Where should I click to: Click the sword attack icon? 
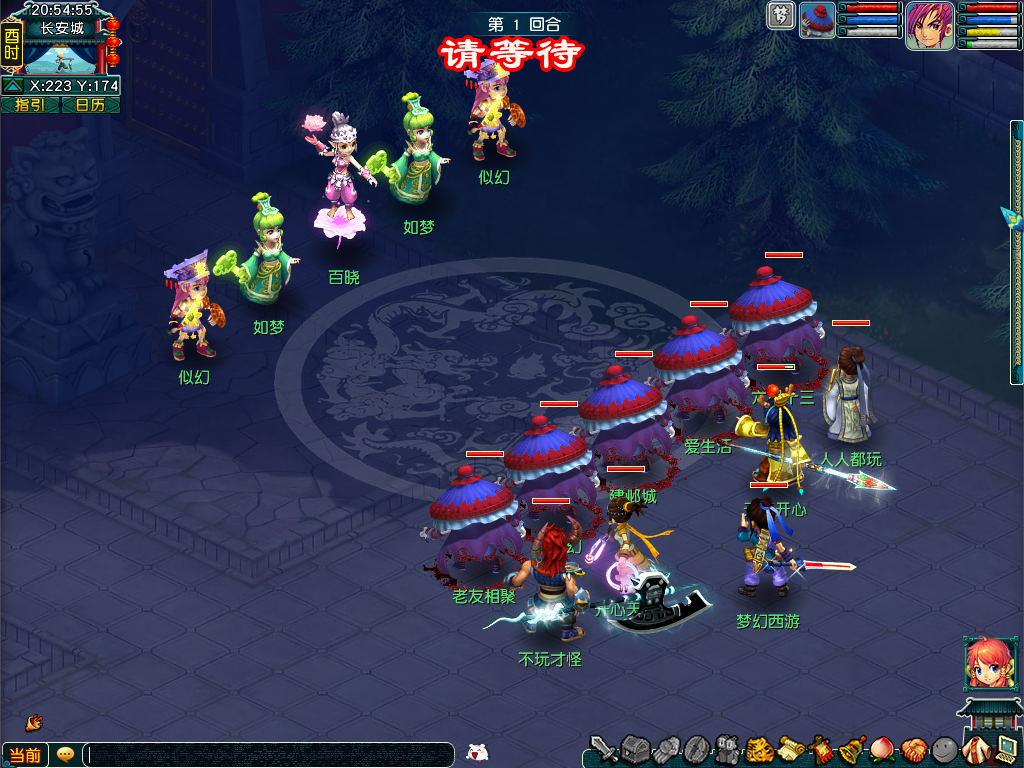[603, 748]
